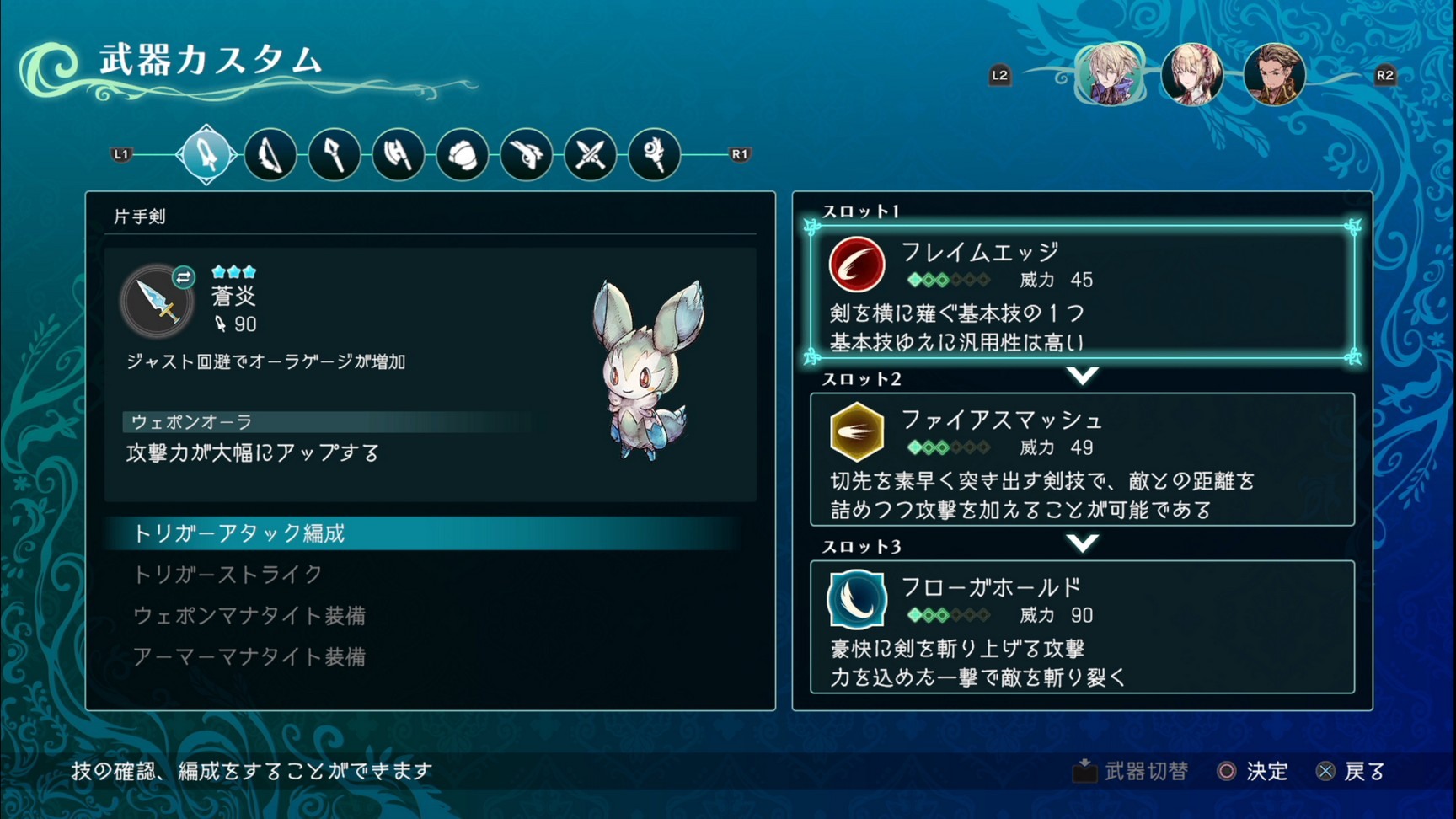Click the red フレイムエッジ skill icon

point(856,264)
